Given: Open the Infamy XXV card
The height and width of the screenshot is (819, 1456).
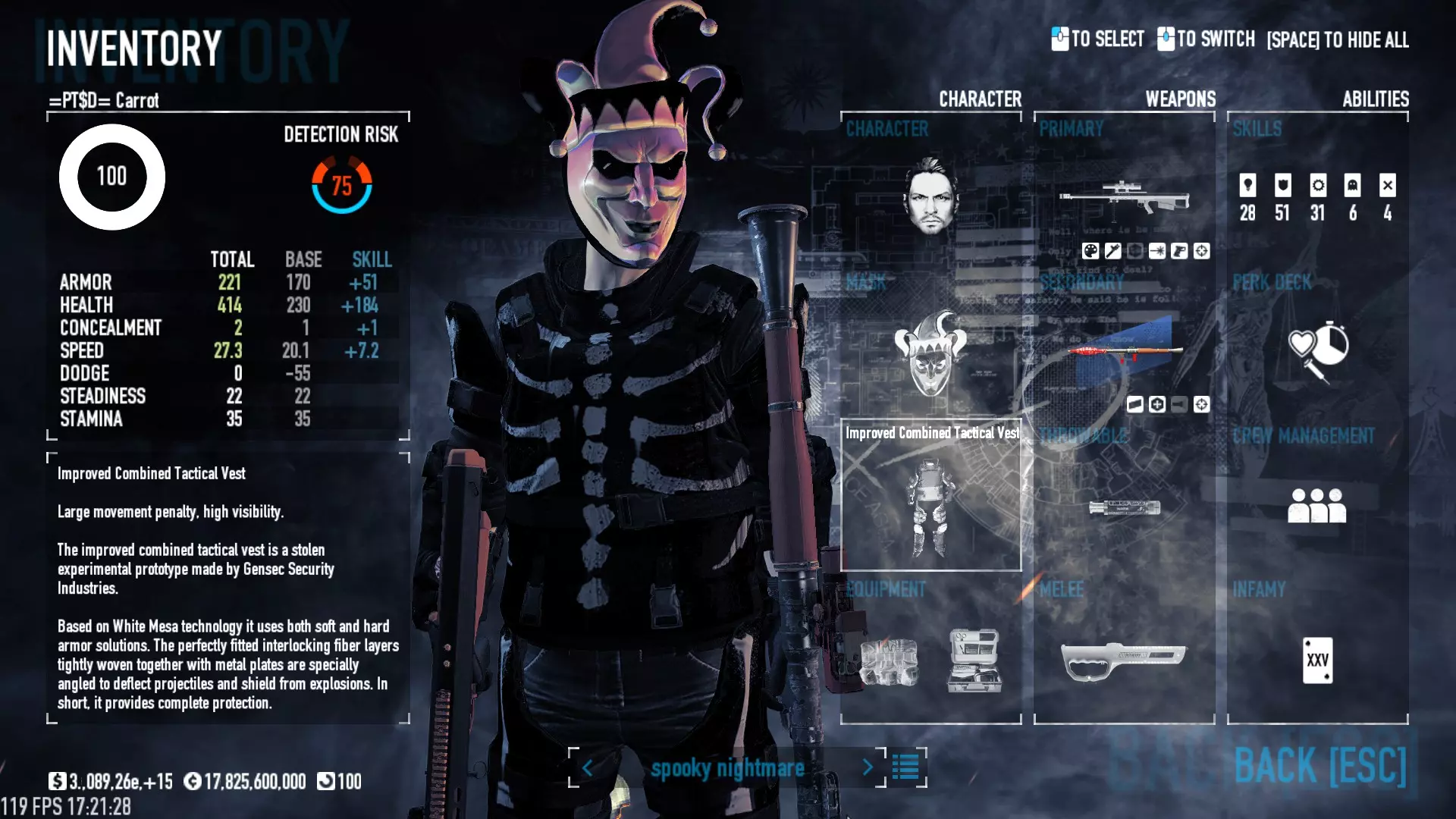Looking at the screenshot, I should (1317, 660).
